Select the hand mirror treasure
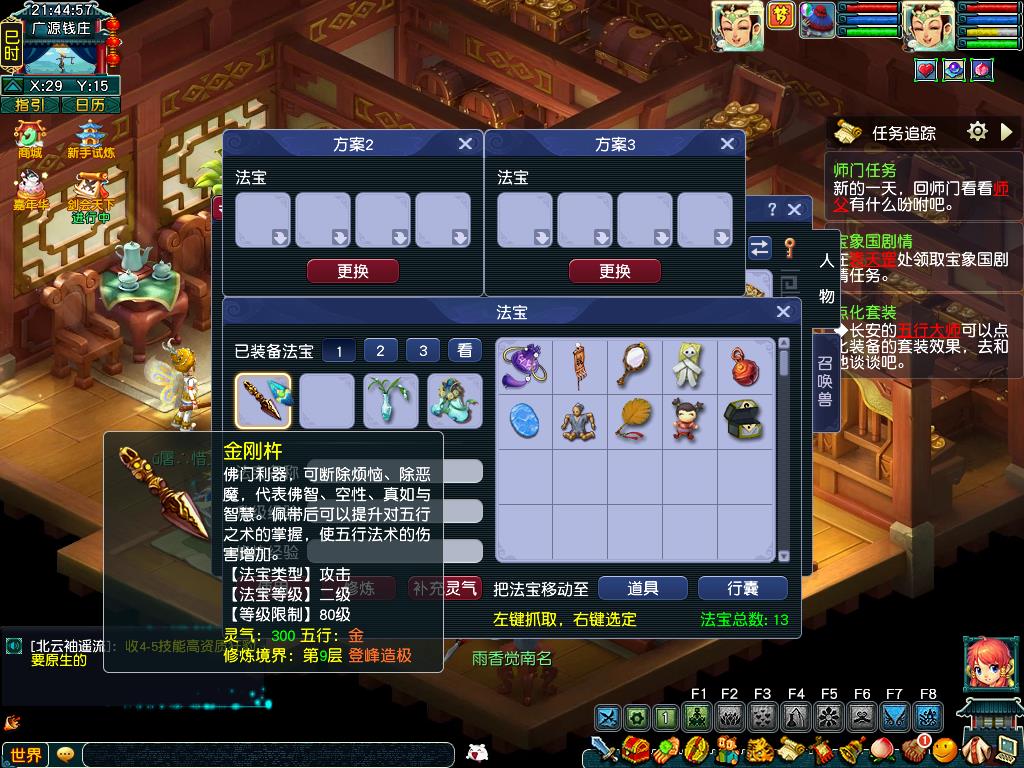The height and width of the screenshot is (768, 1024). (x=632, y=365)
